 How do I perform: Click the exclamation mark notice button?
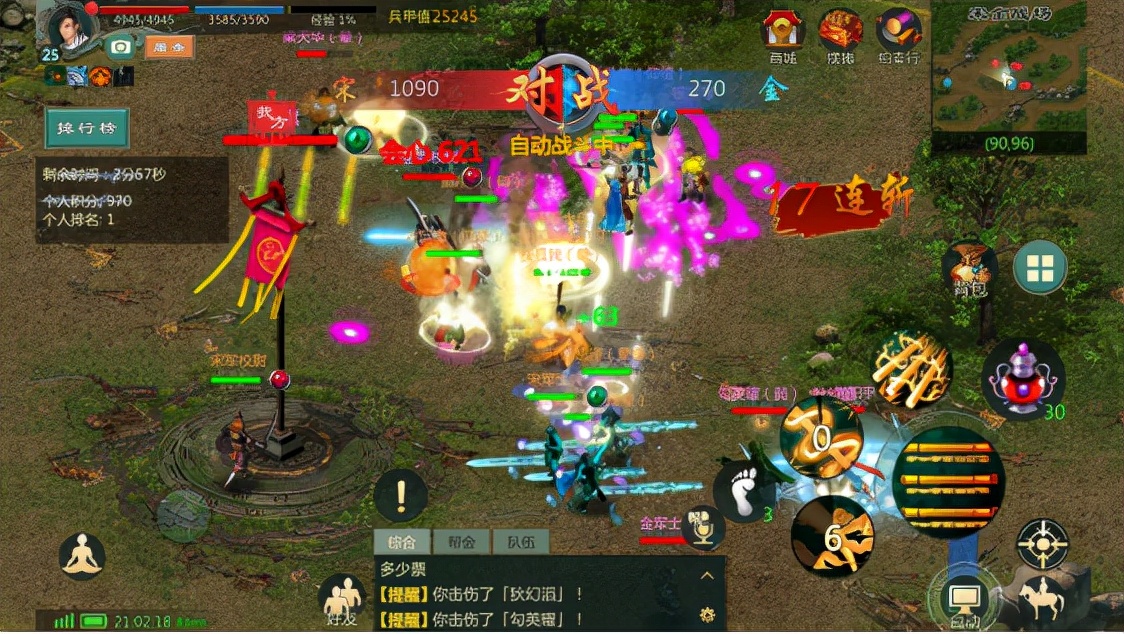(401, 495)
